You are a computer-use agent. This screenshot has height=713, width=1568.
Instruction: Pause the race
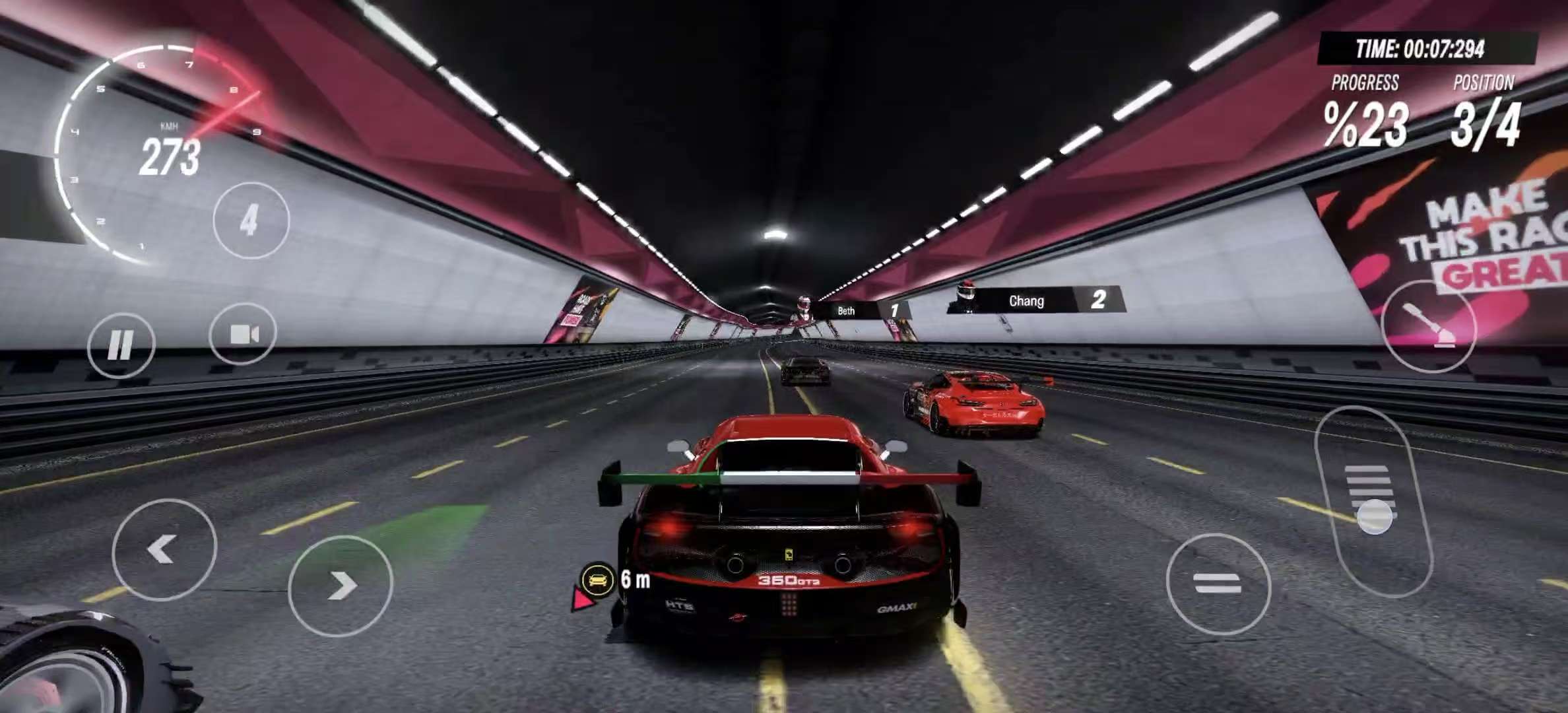click(121, 345)
